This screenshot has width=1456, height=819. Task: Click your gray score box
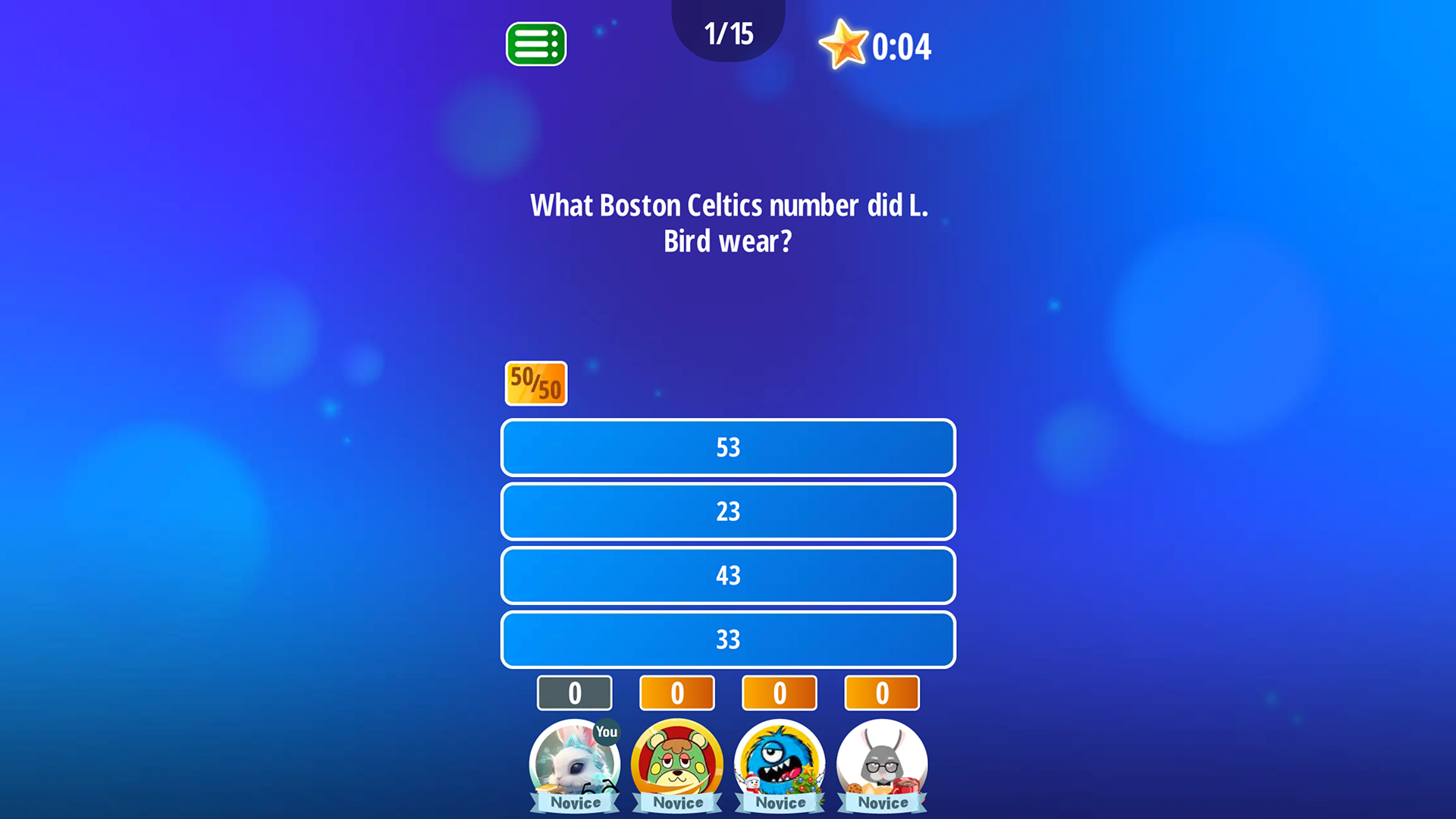574,692
